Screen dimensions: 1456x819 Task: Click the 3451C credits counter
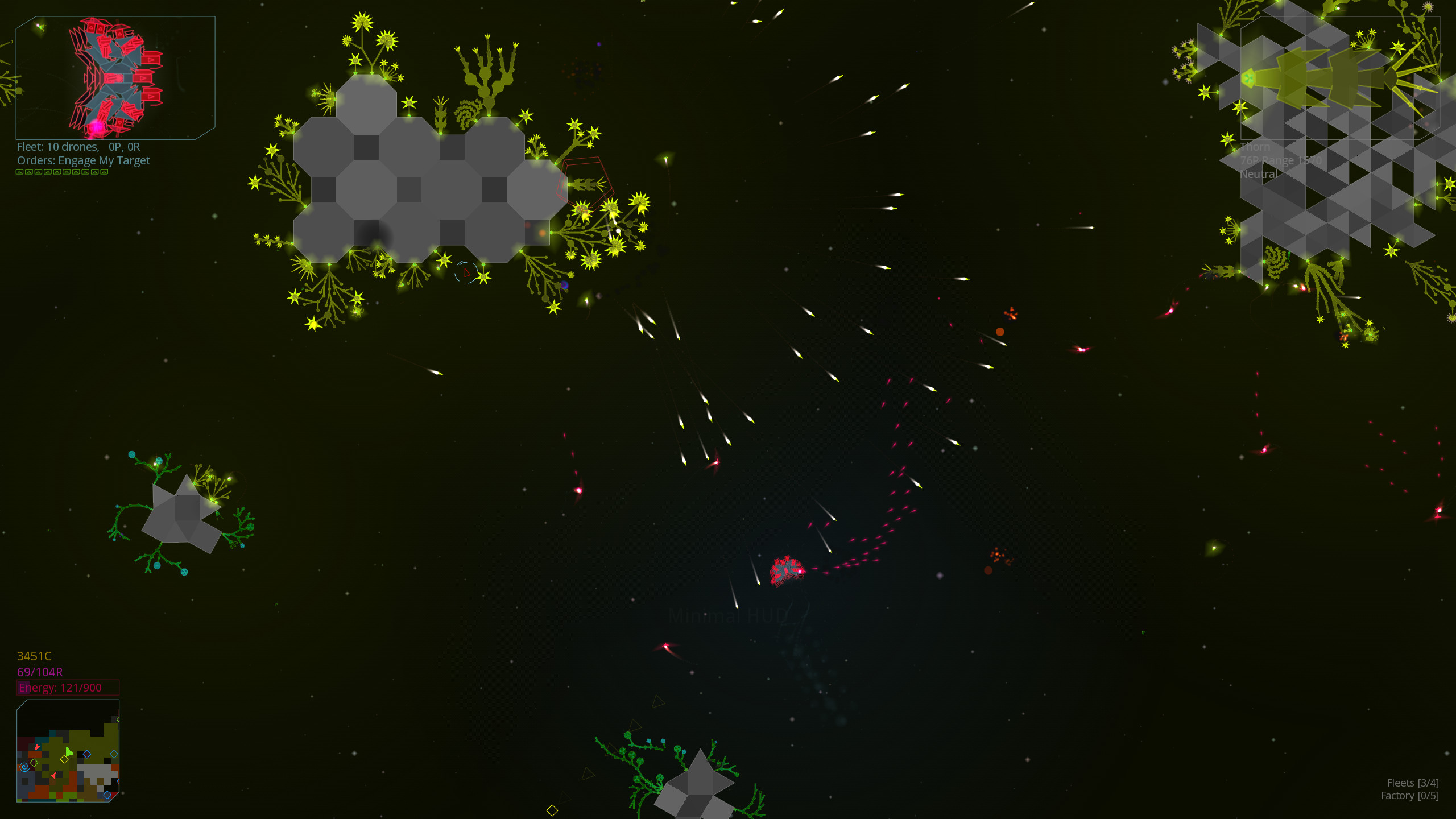pos(34,656)
